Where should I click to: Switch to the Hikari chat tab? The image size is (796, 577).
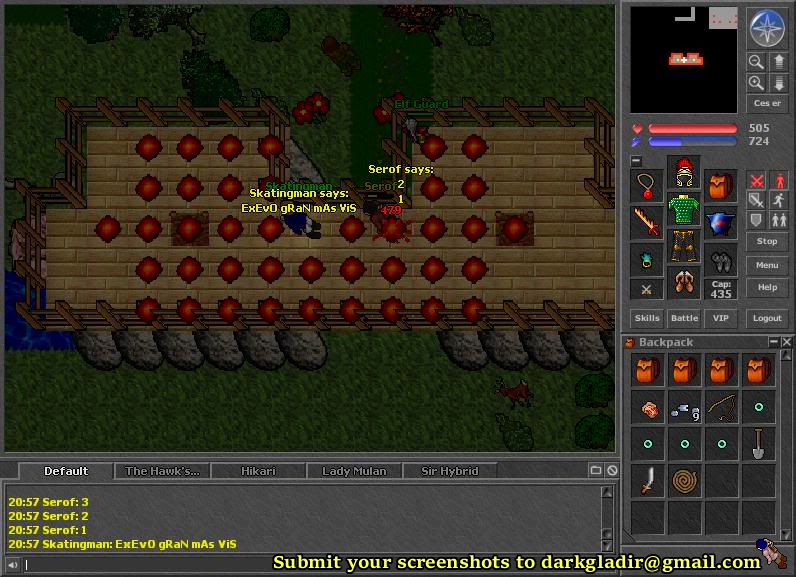point(258,471)
